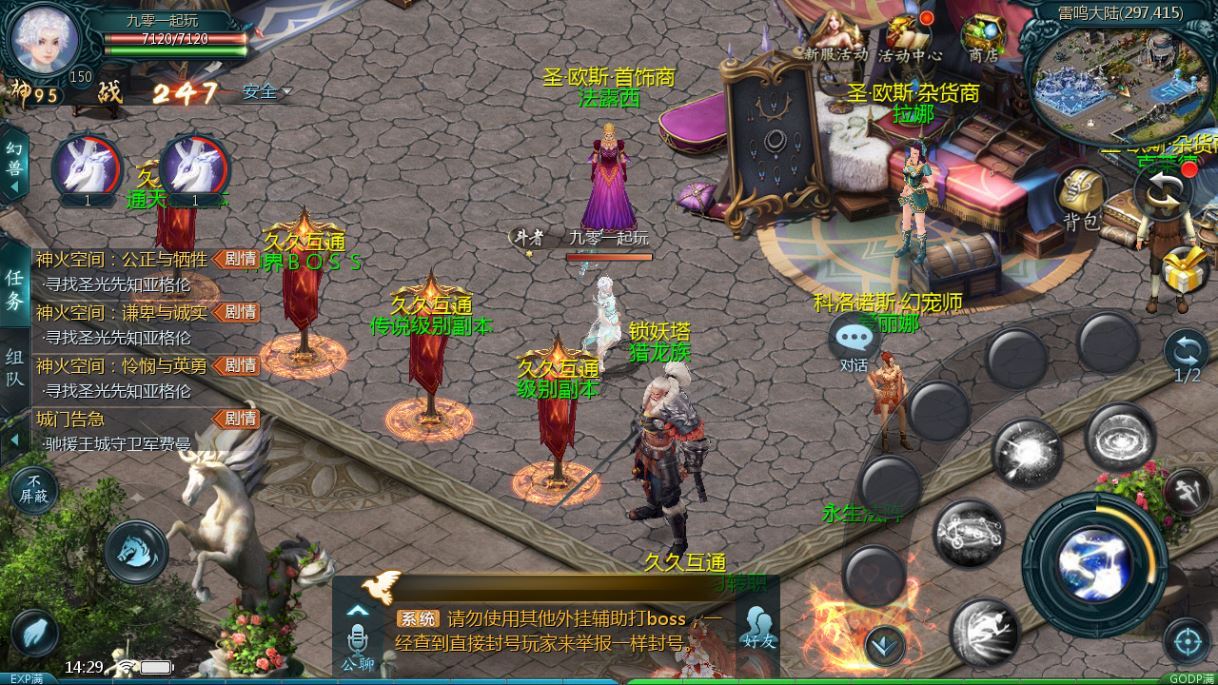
Task: Open the 安全 PK mode dropdown
Action: pos(266,92)
